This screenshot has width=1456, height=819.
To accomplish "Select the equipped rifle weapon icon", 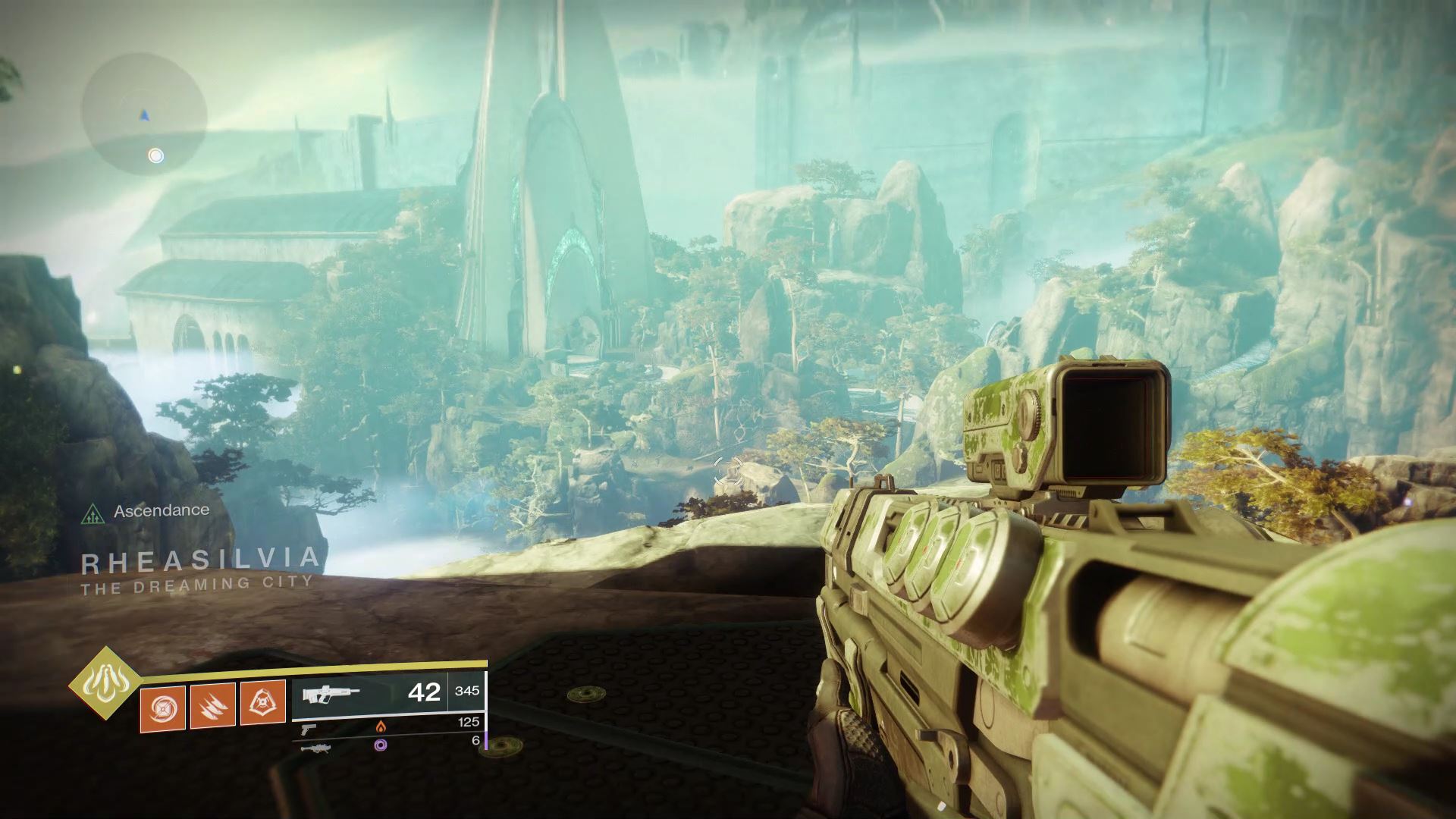I will point(331,693).
